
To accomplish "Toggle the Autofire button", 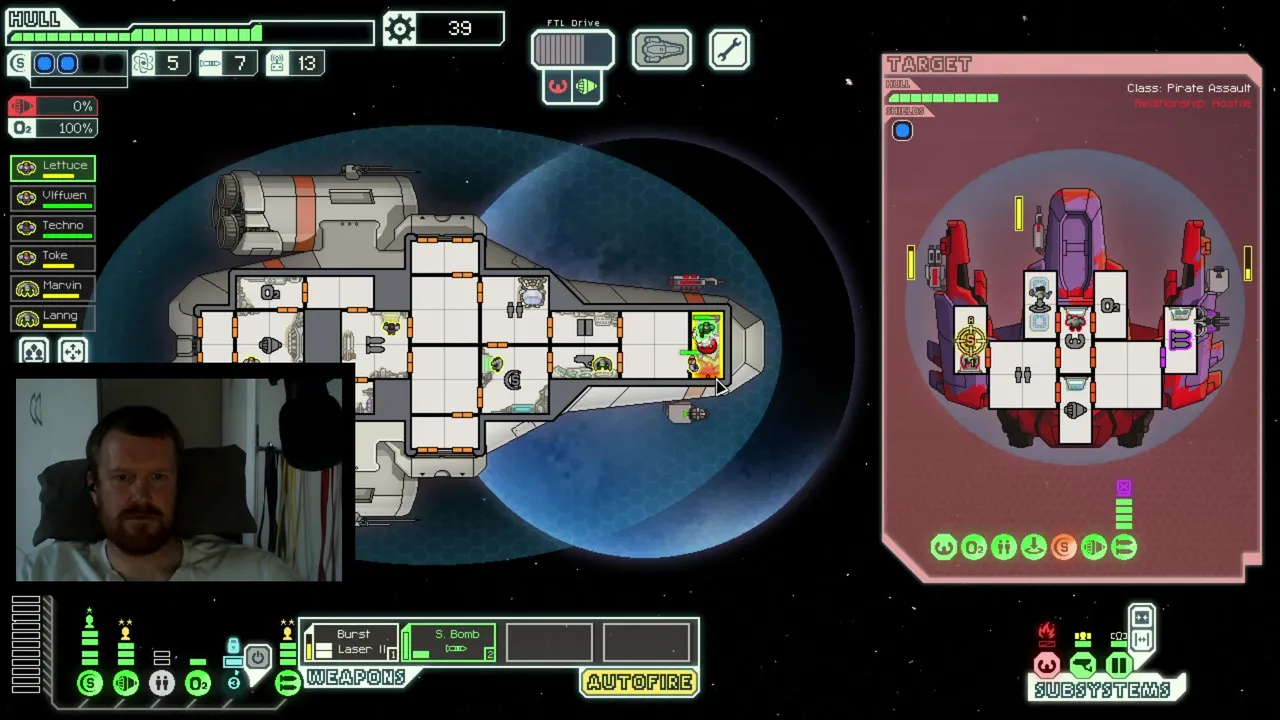I will pos(639,682).
